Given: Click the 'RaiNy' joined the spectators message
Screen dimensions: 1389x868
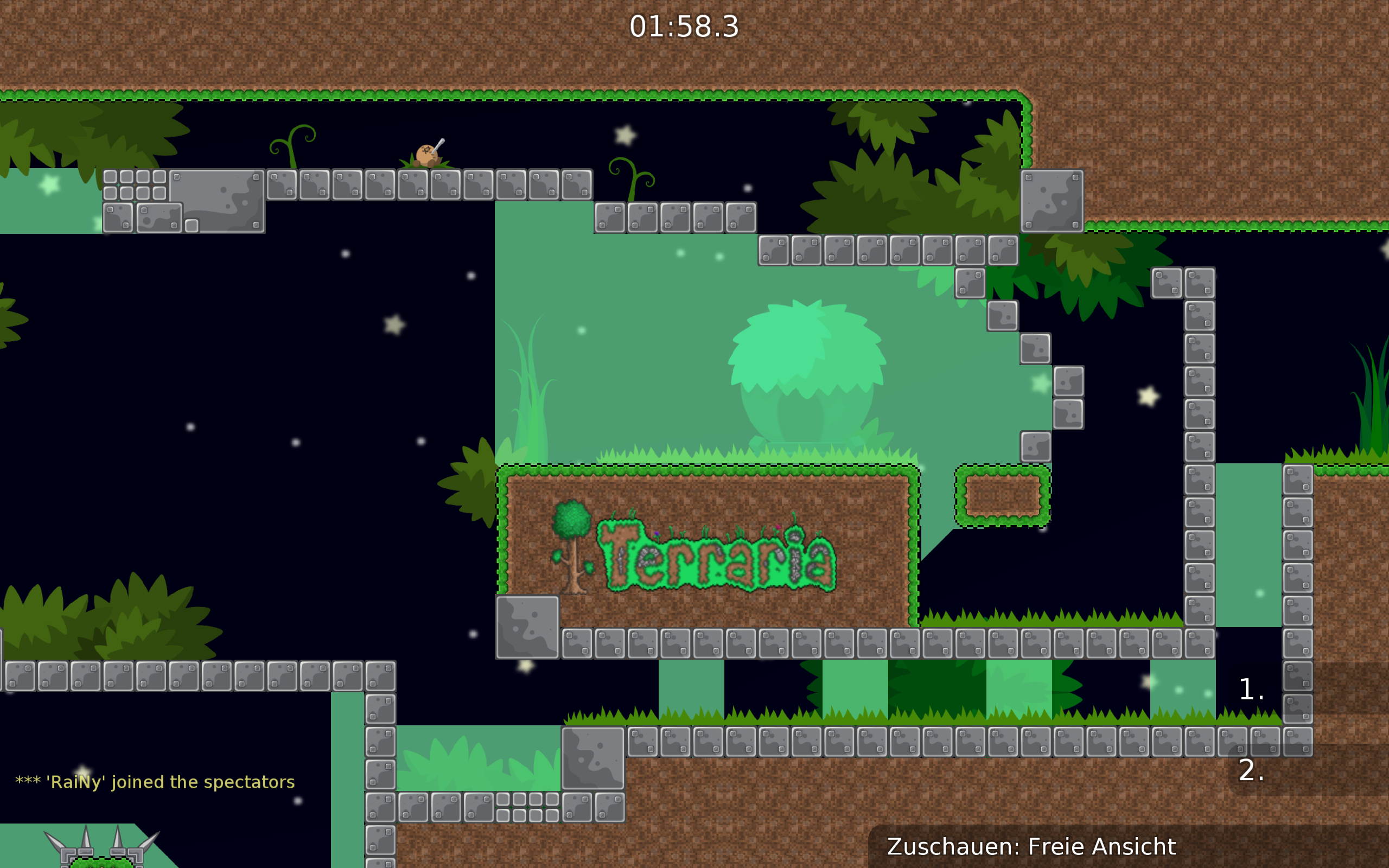Looking at the screenshot, I should coord(155,782).
